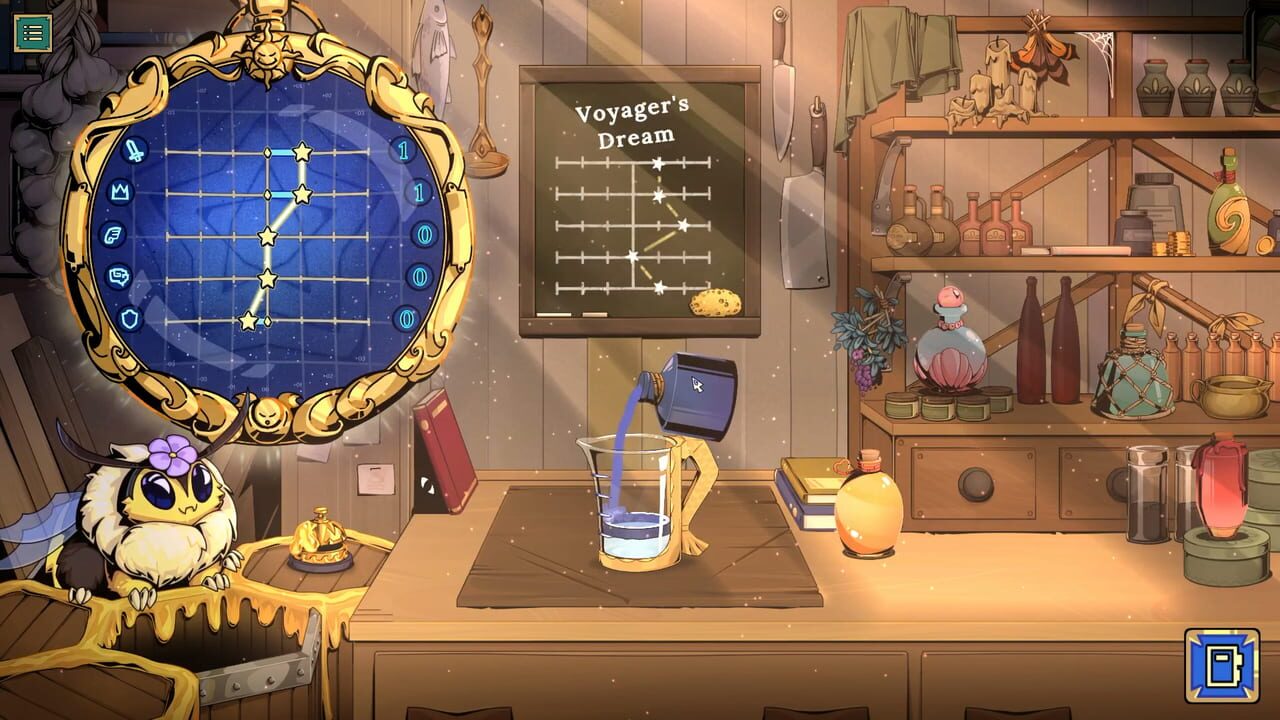This screenshot has height=720, width=1280.
Task: Click the pouring blue flask above the beaker
Action: [700, 388]
